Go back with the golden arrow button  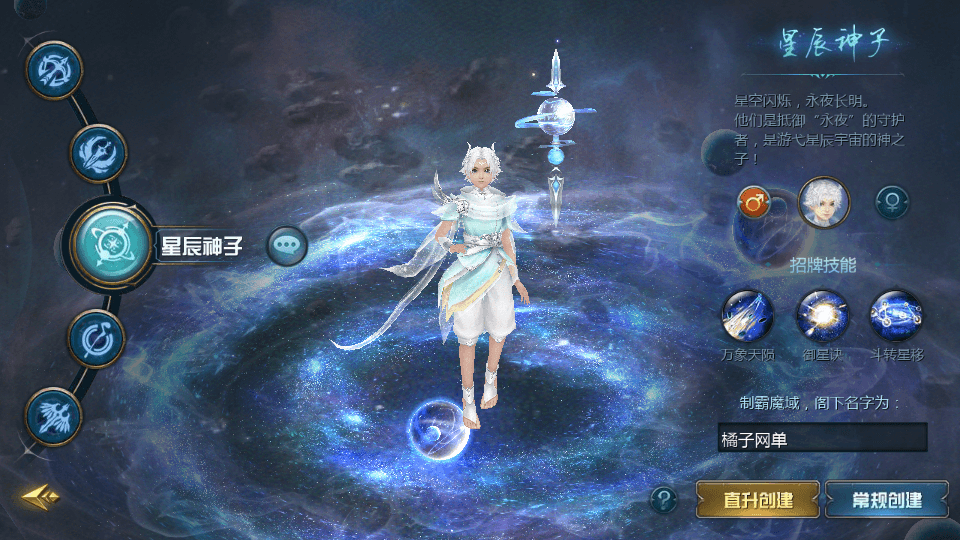pyautogui.click(x=41, y=495)
